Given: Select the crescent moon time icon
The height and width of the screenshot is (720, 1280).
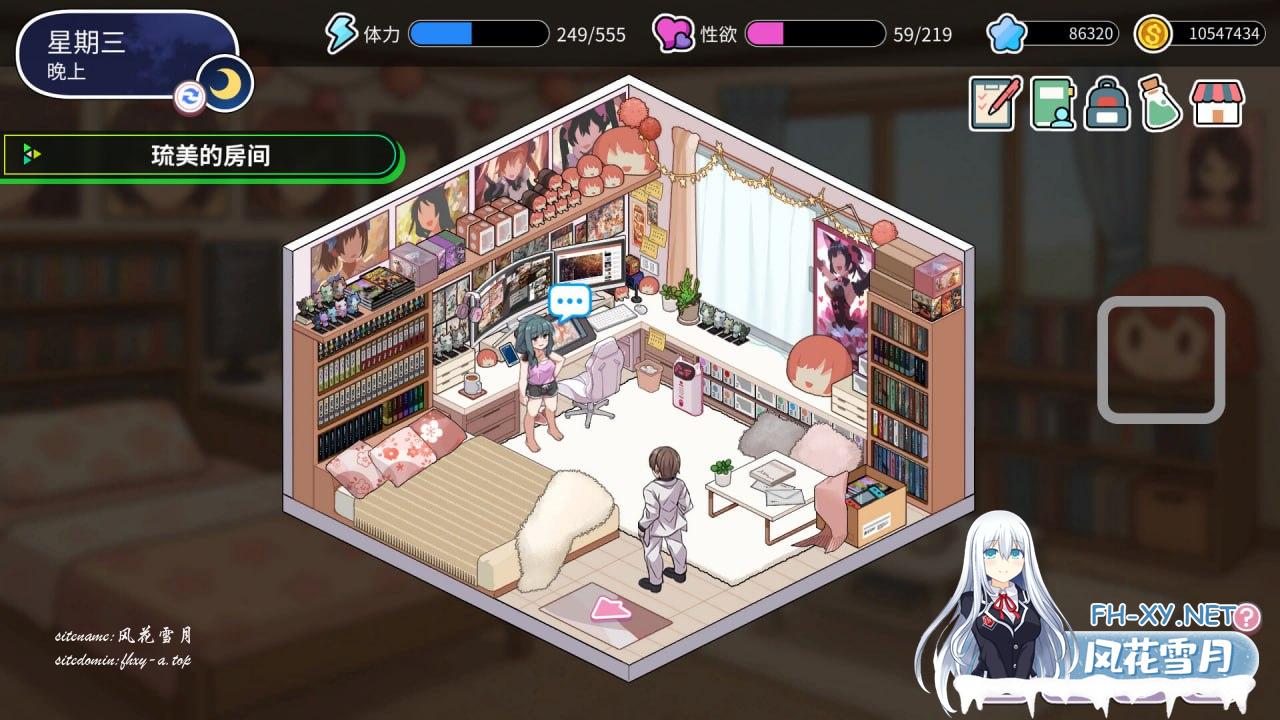Looking at the screenshot, I should pyautogui.click(x=225, y=84).
